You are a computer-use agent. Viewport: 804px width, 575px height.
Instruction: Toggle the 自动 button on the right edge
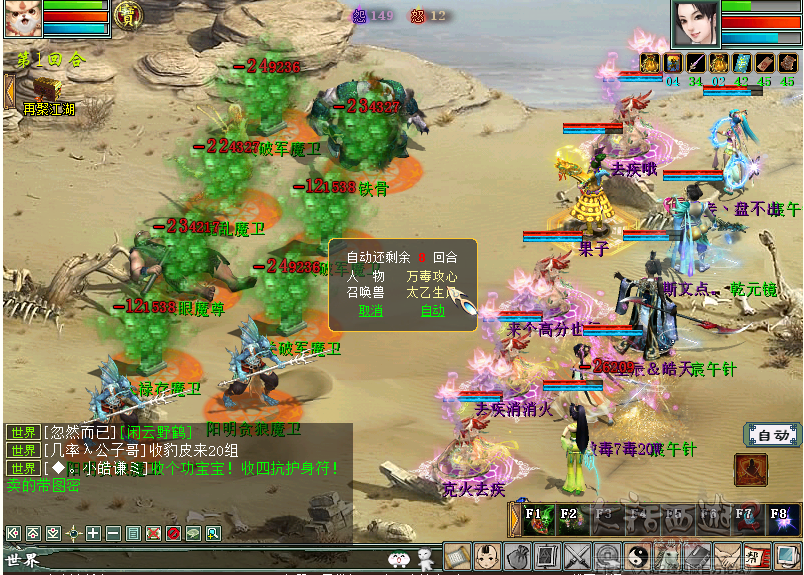coord(772,435)
